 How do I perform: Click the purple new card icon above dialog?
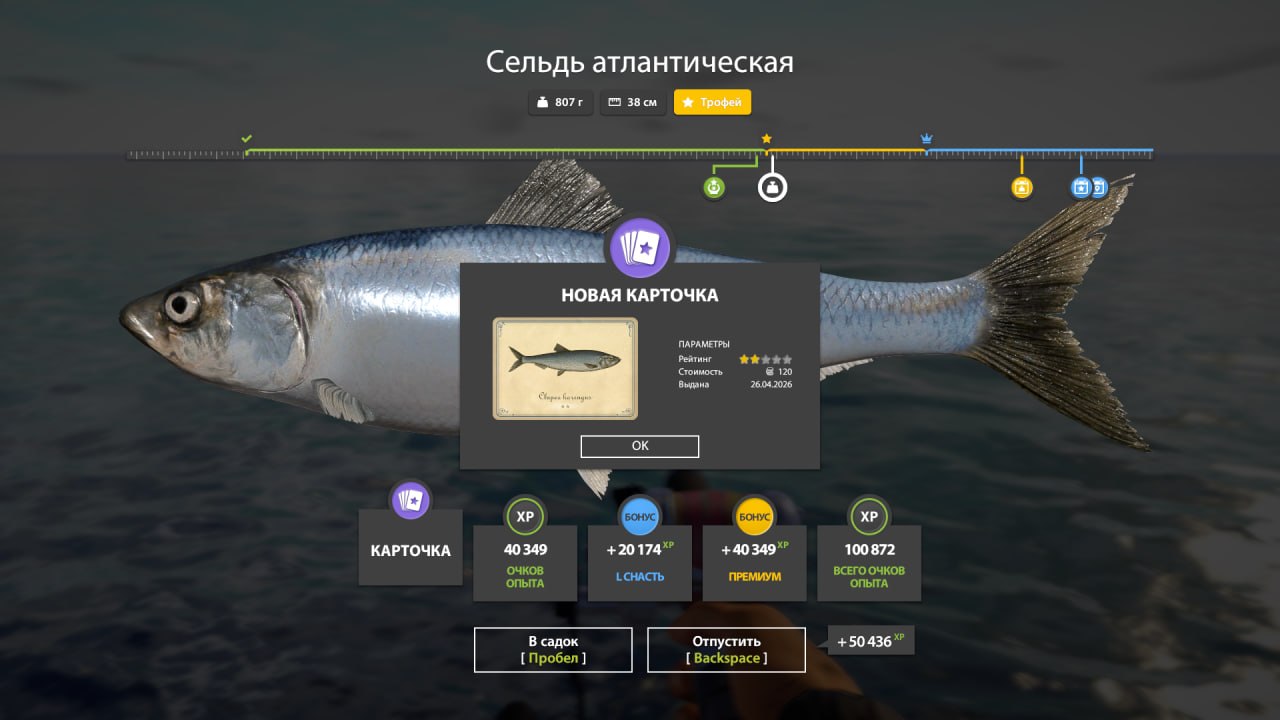tap(639, 248)
